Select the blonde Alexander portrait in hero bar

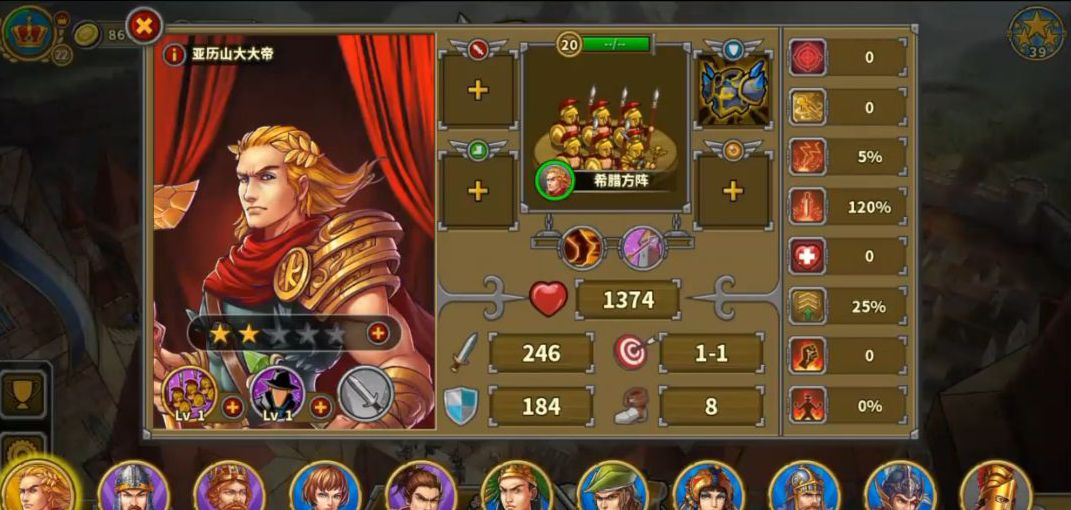tap(38, 486)
